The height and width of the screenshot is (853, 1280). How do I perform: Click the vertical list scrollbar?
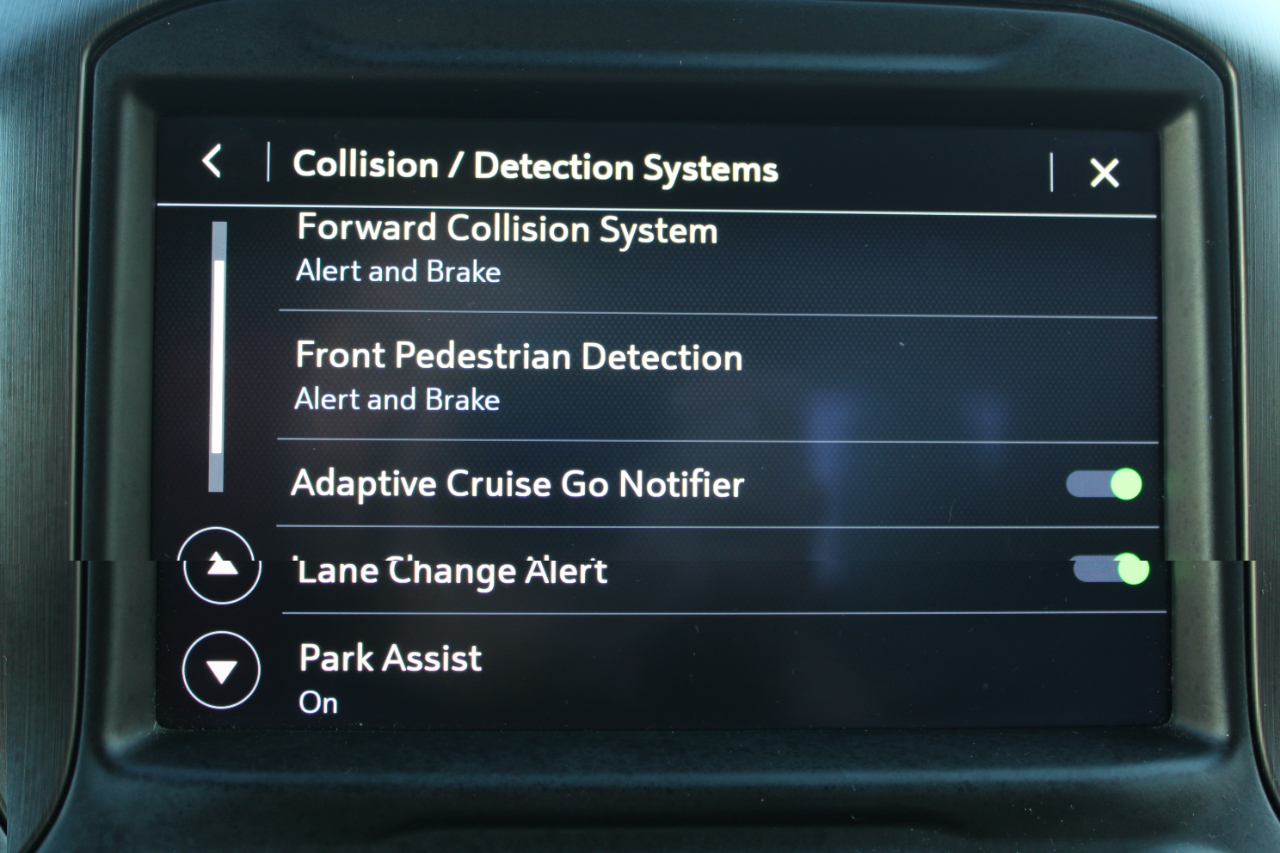217,357
